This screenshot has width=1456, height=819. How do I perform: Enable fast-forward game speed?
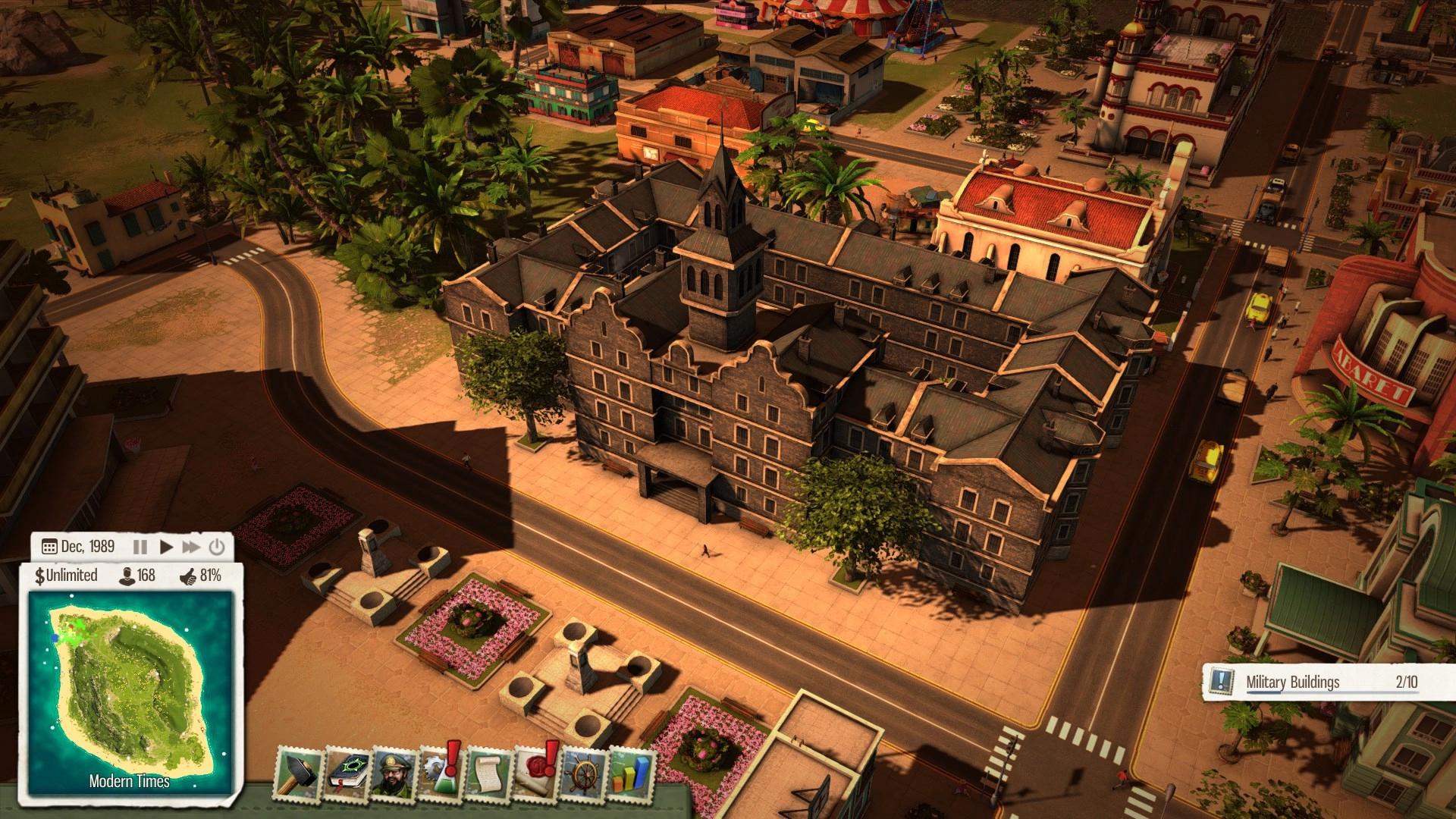pyautogui.click(x=190, y=546)
